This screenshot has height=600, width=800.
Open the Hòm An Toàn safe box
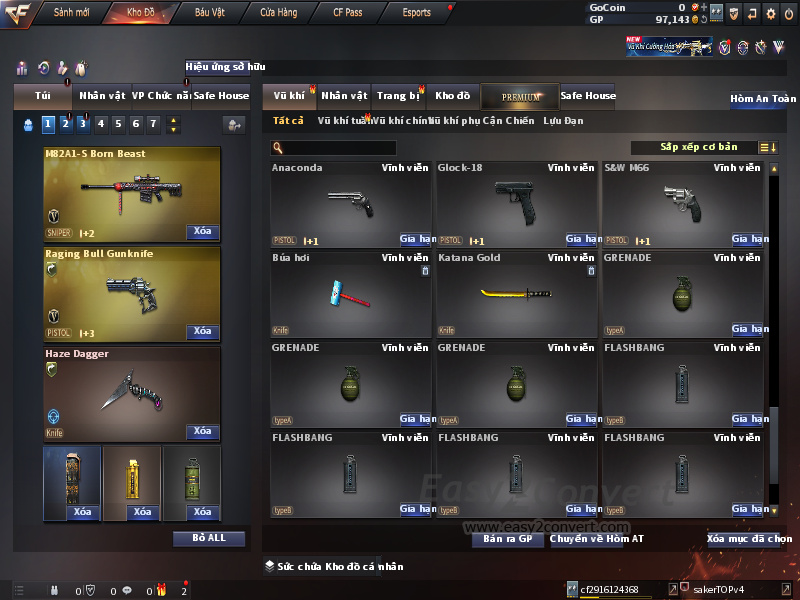click(x=763, y=99)
